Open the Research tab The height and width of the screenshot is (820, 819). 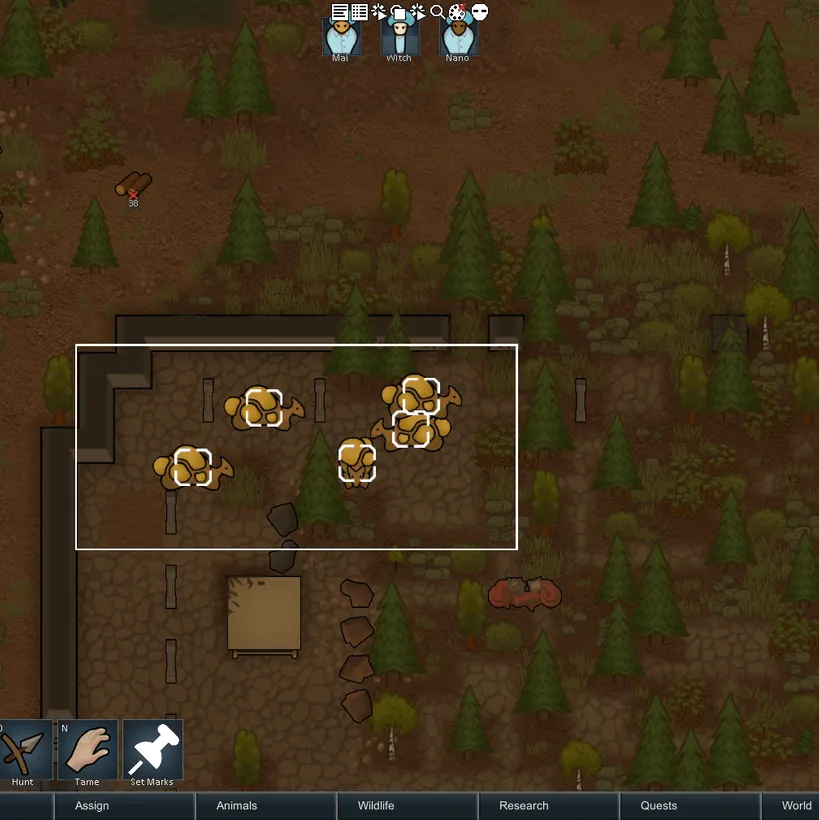click(524, 806)
